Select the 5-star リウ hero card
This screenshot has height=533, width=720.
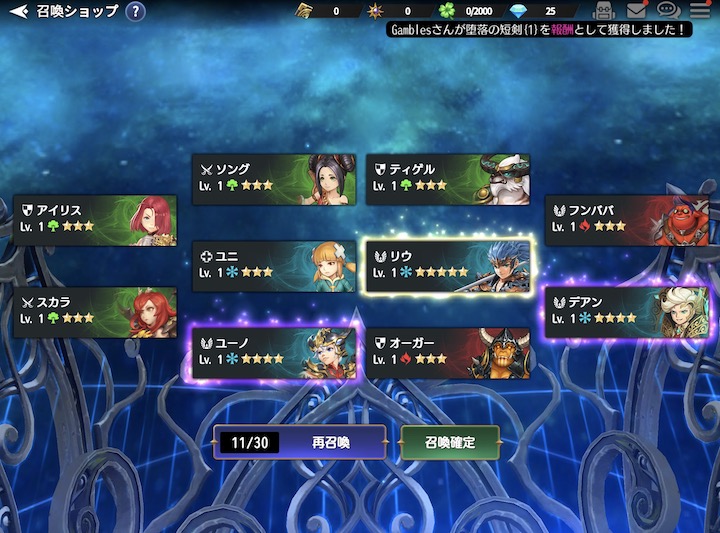click(448, 266)
